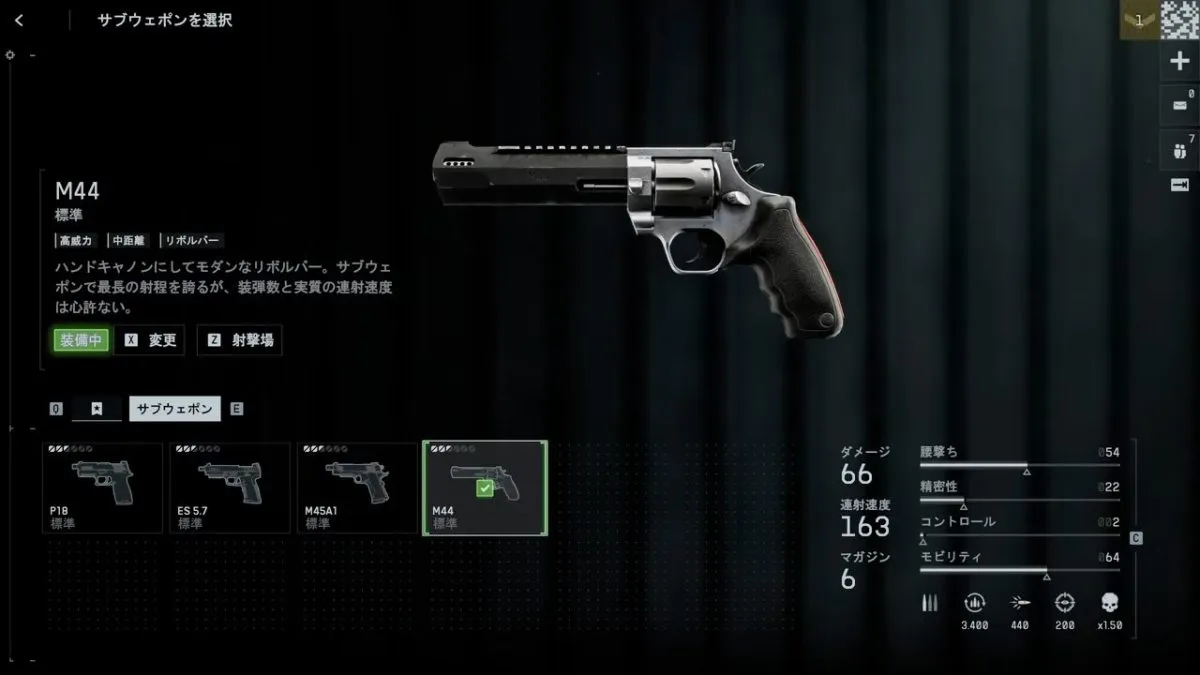Switch to the サブウェポン tab
The width and height of the screenshot is (1200, 675).
point(175,409)
